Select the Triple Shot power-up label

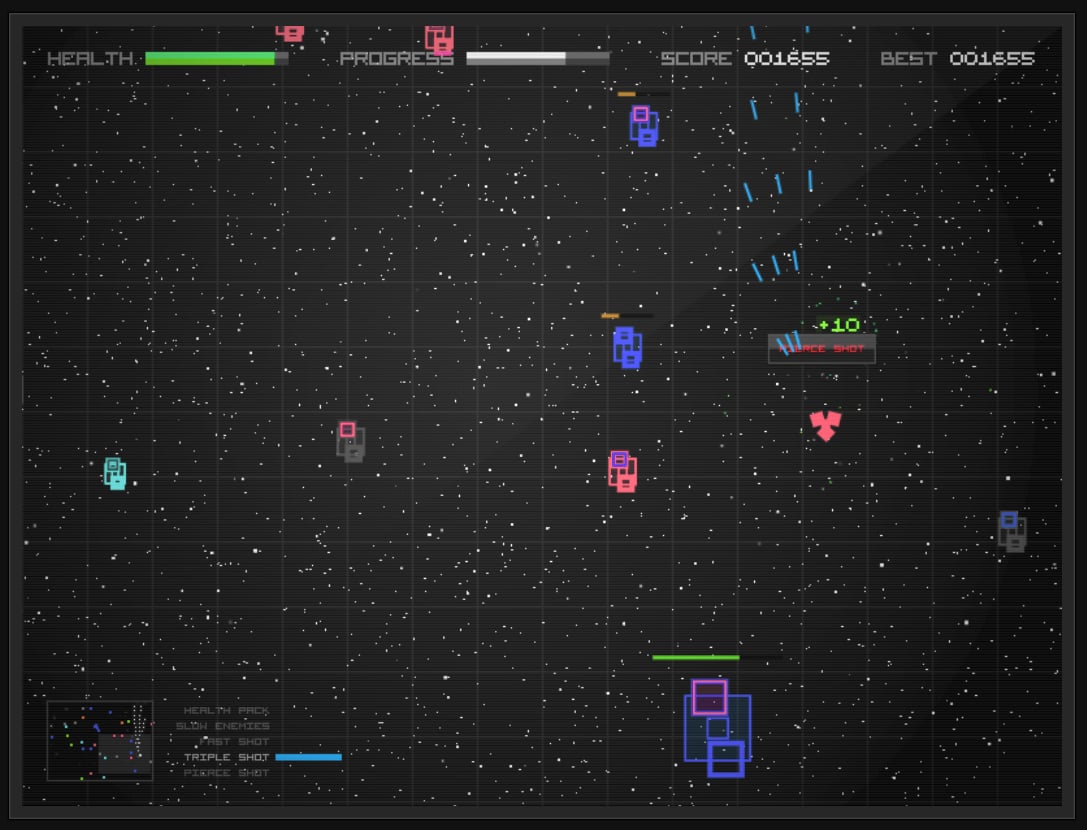coord(226,757)
